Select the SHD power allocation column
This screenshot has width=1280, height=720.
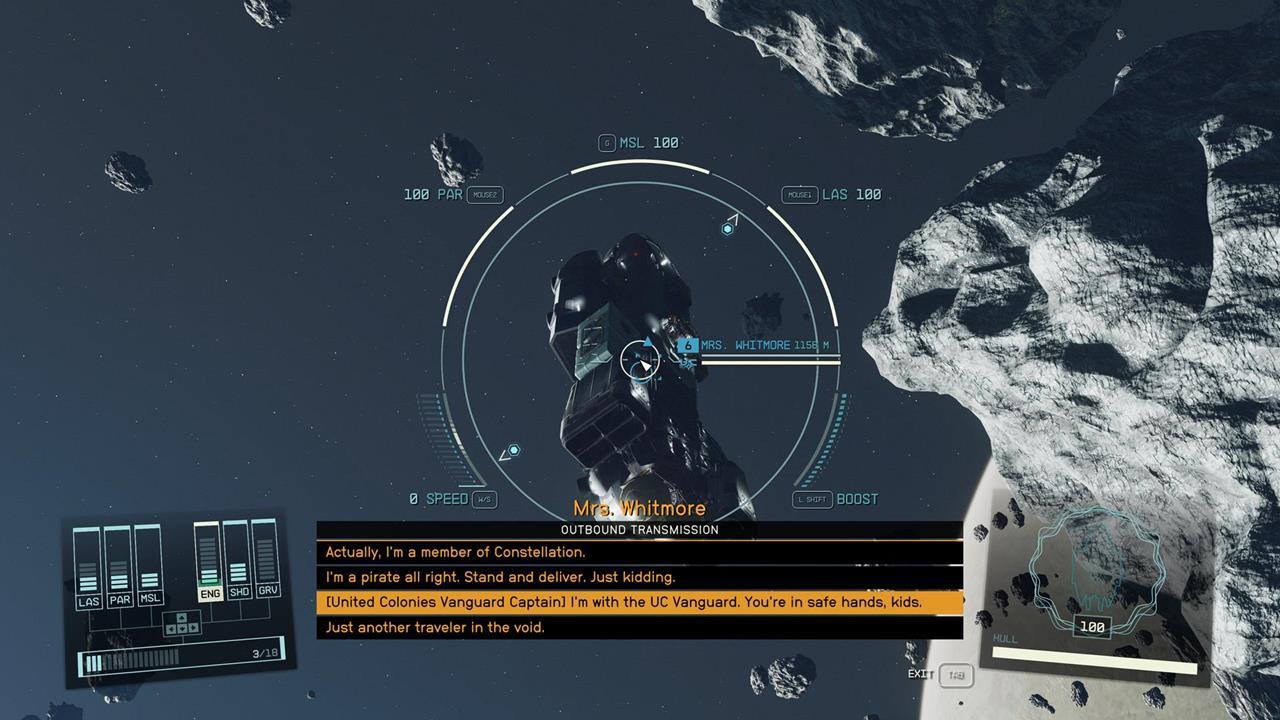pos(238,563)
